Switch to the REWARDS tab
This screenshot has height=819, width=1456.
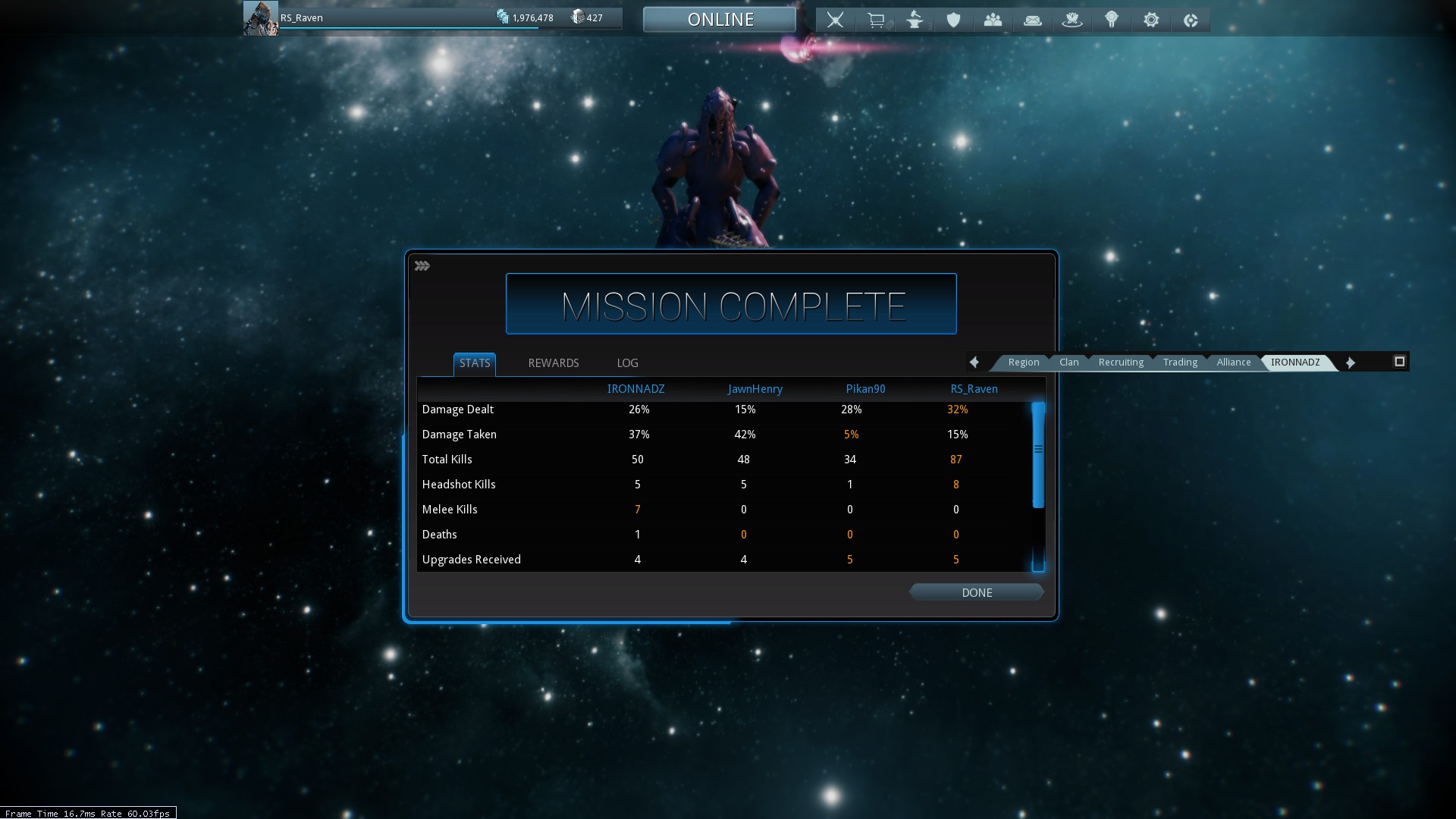point(553,363)
